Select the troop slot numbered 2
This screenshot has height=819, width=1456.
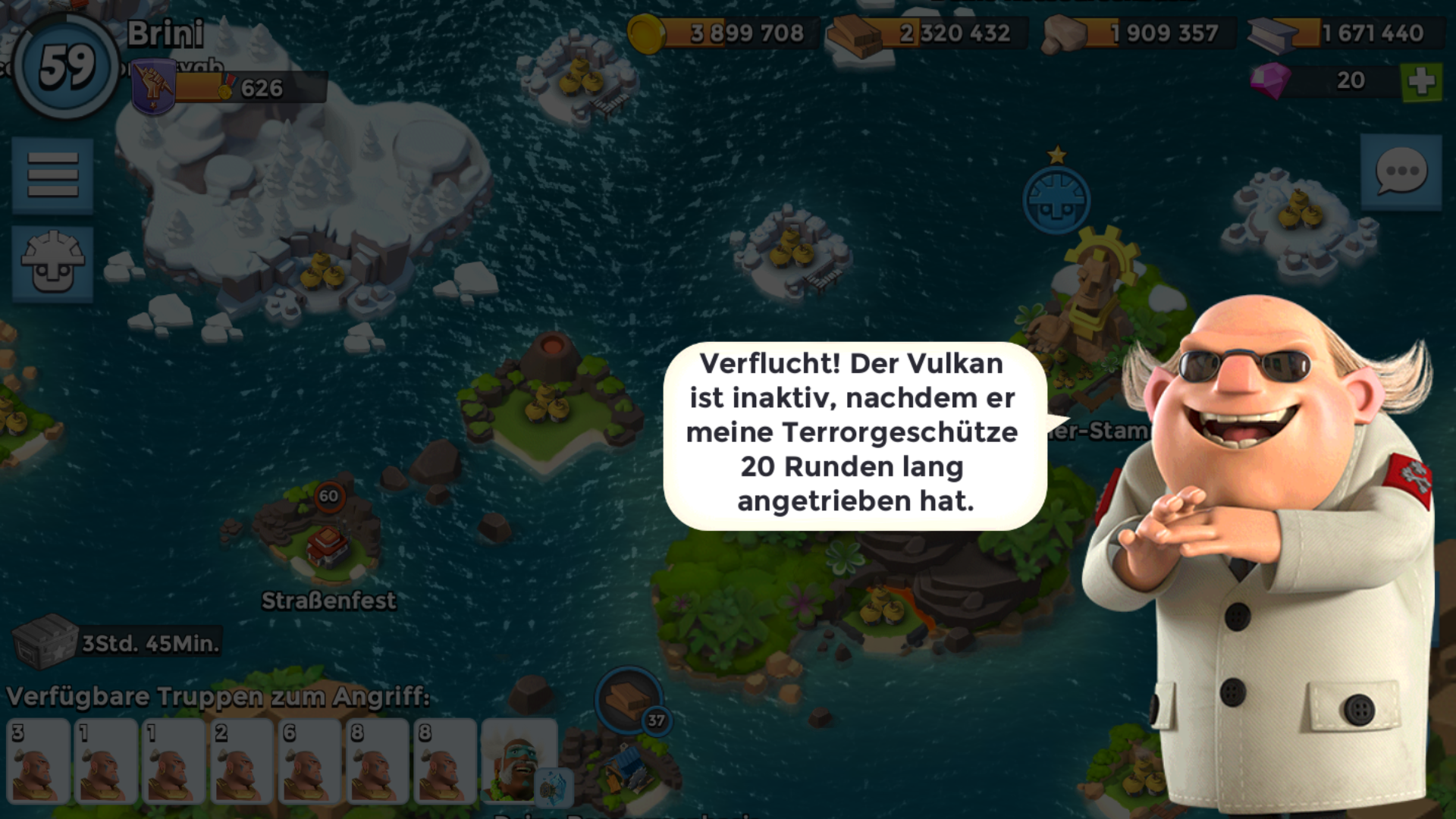241,762
